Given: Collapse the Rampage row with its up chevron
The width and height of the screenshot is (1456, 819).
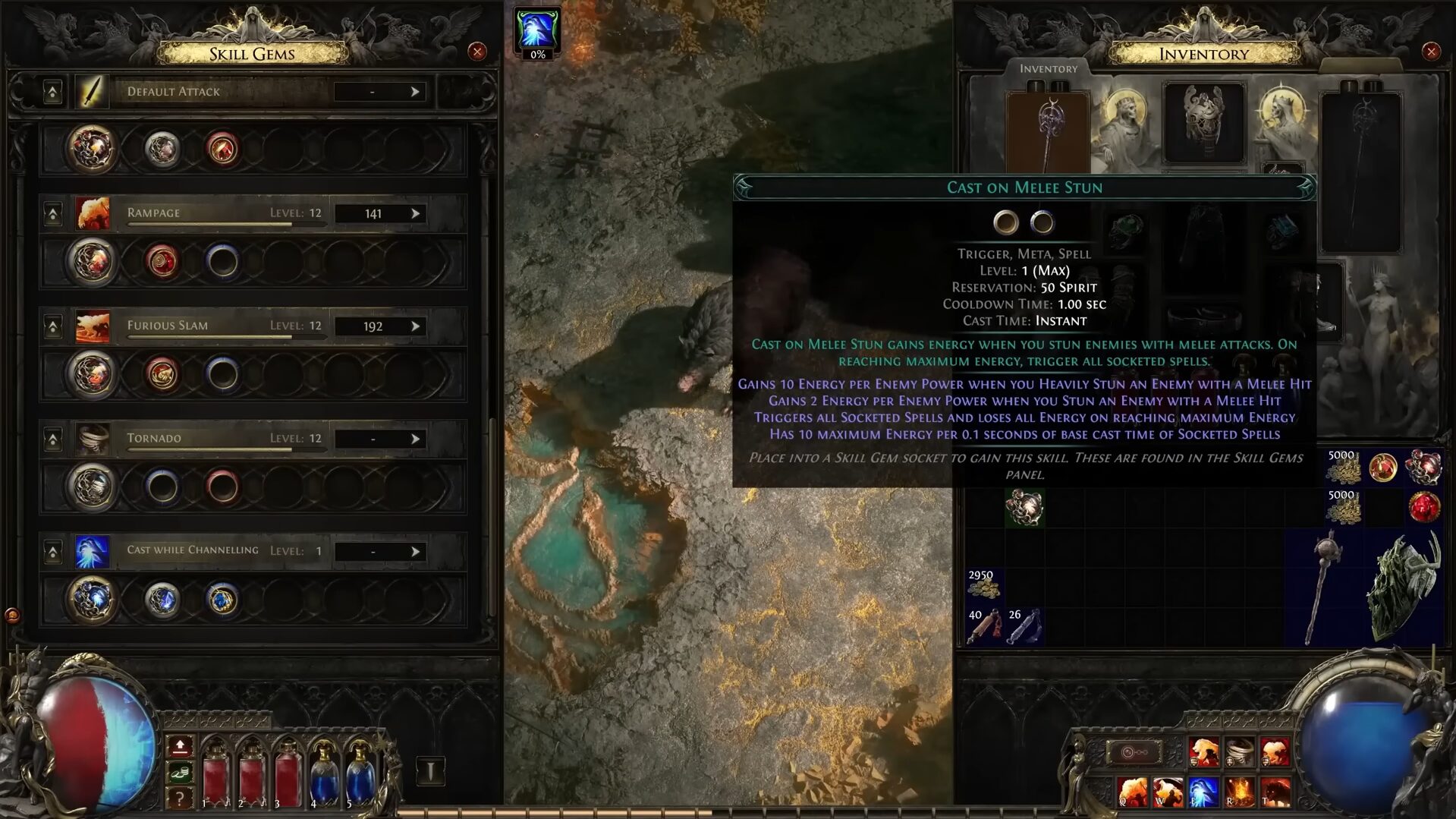Looking at the screenshot, I should [x=52, y=213].
